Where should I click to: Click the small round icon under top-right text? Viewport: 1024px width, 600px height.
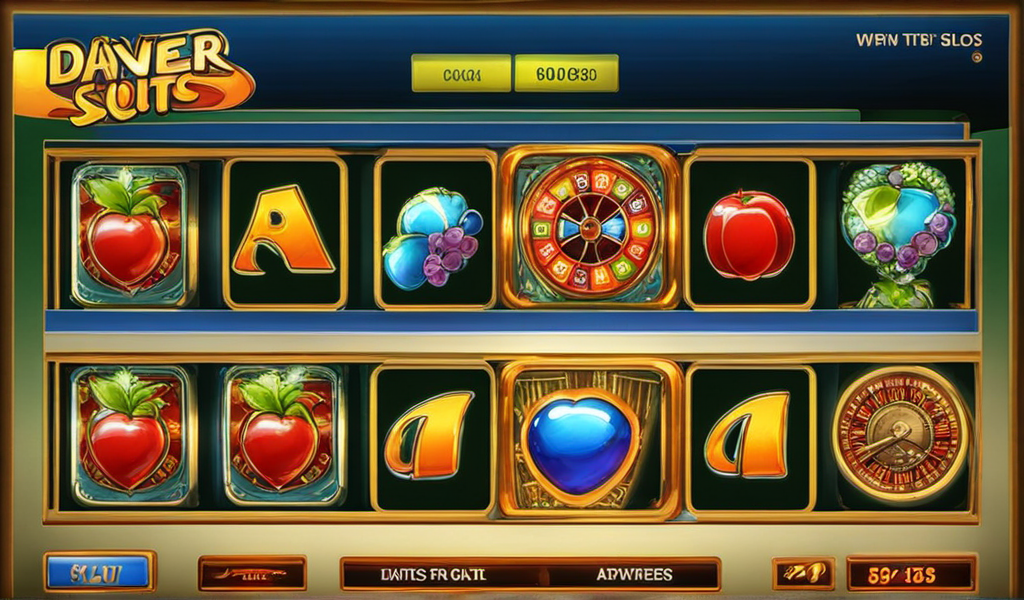[x=976, y=58]
